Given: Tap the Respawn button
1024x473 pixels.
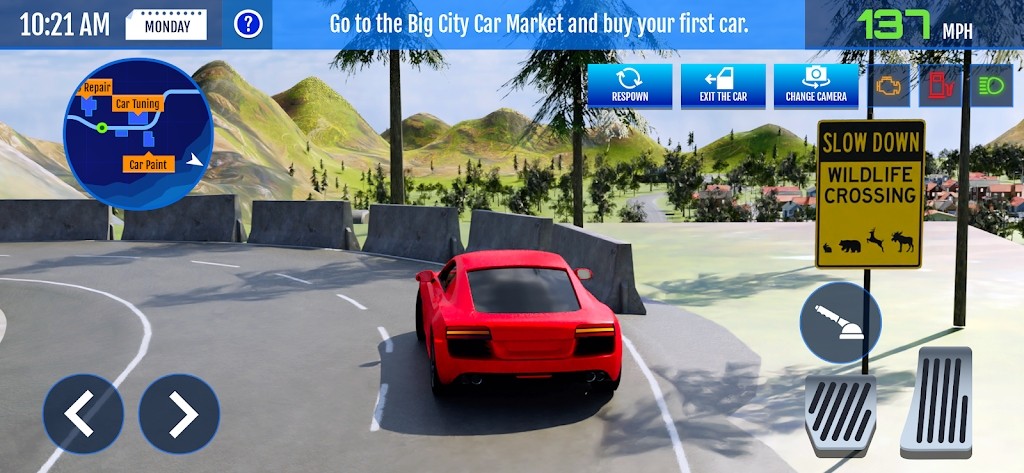Looking at the screenshot, I should (630, 86).
